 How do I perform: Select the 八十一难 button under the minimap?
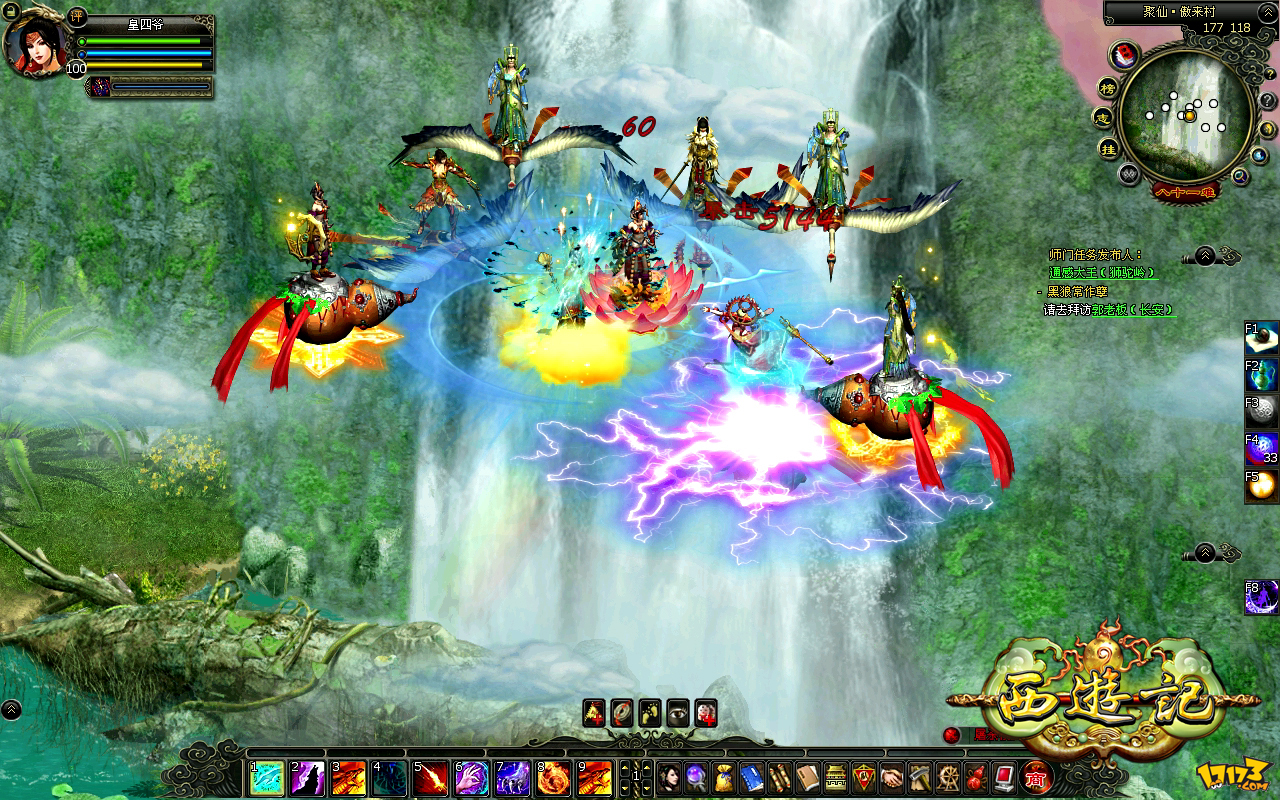coord(1185,190)
